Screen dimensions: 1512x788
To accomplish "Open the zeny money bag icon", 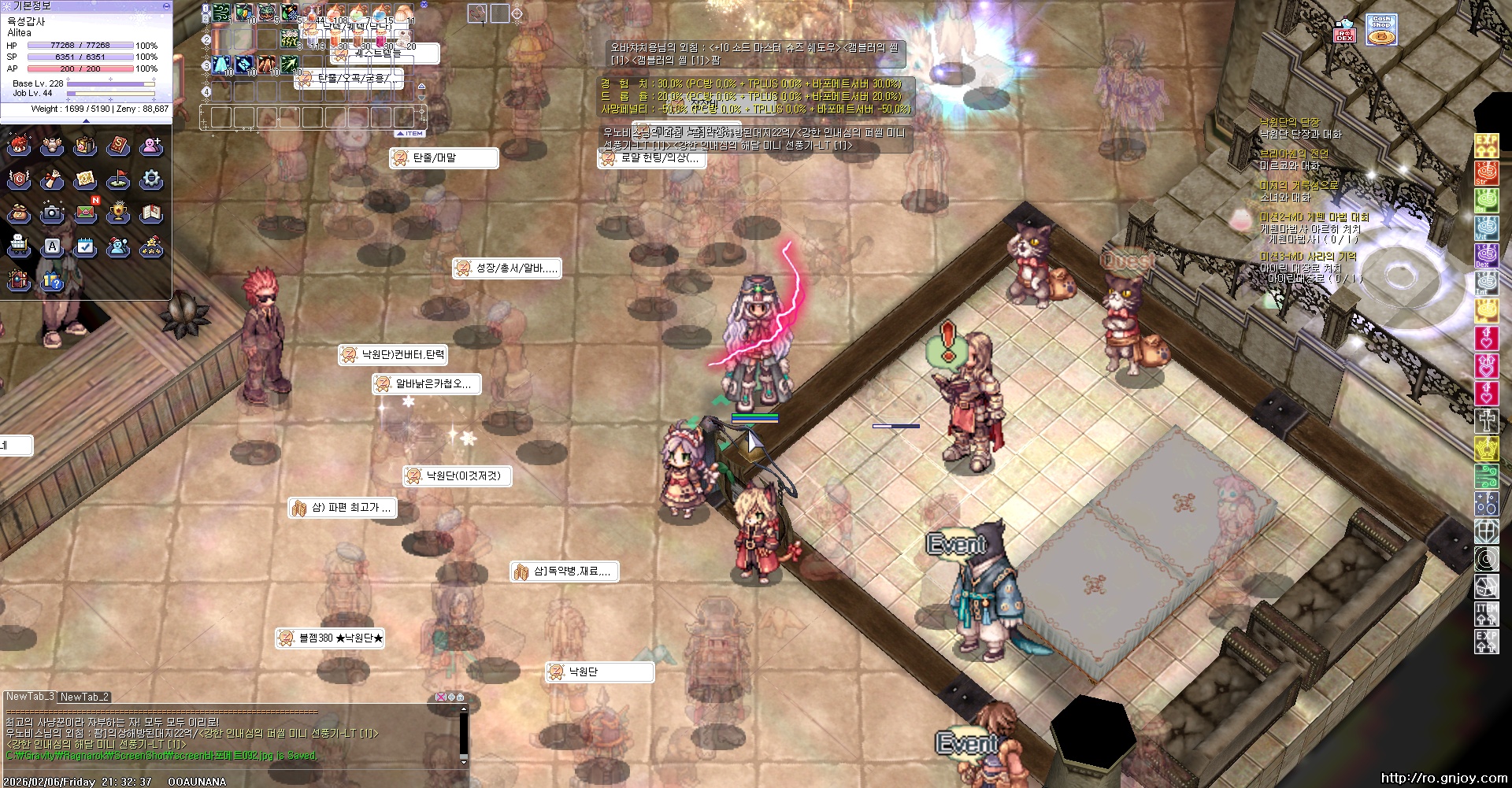I will (x=19, y=213).
